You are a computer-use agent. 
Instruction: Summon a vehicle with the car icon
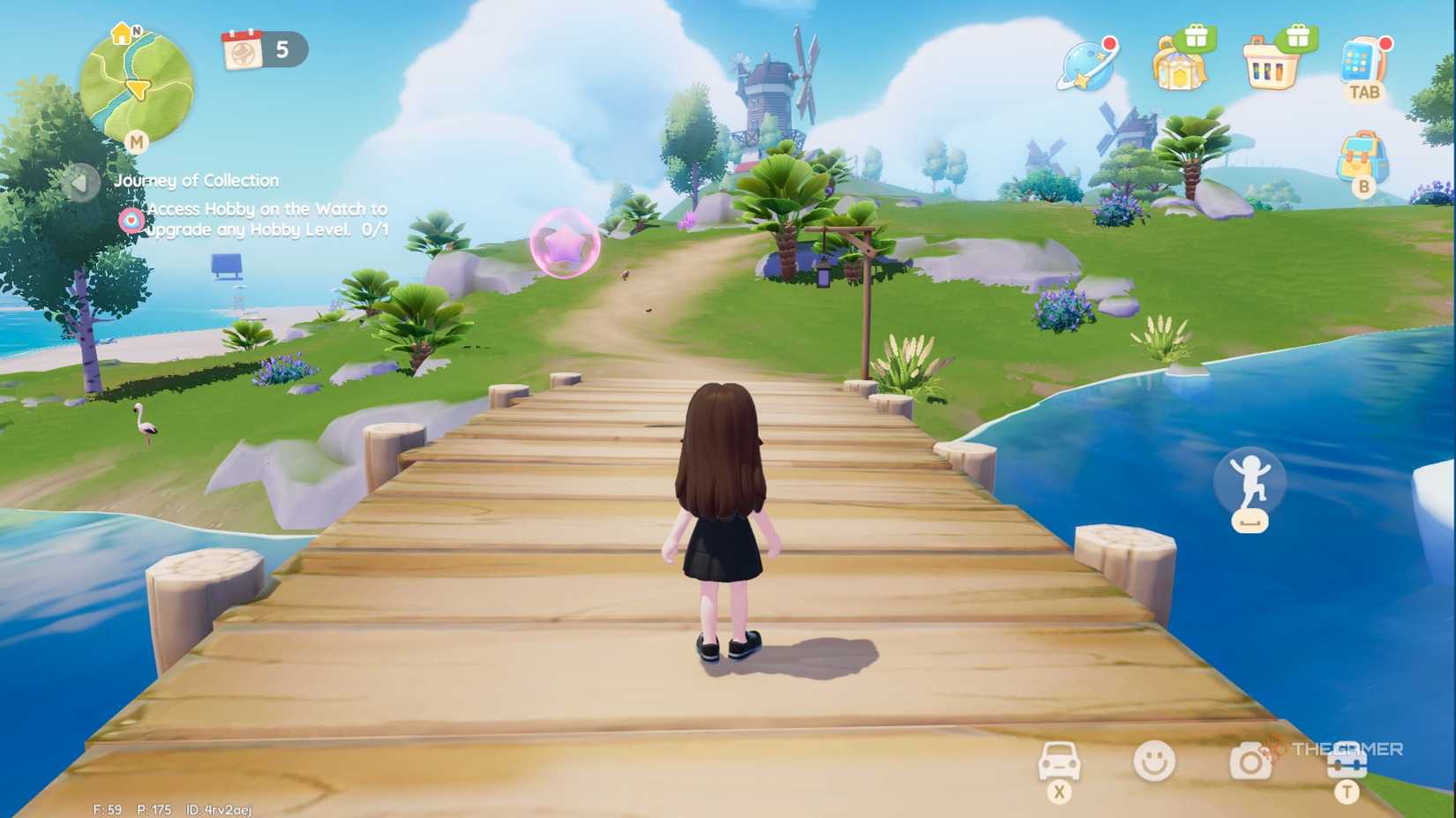[x=1058, y=761]
